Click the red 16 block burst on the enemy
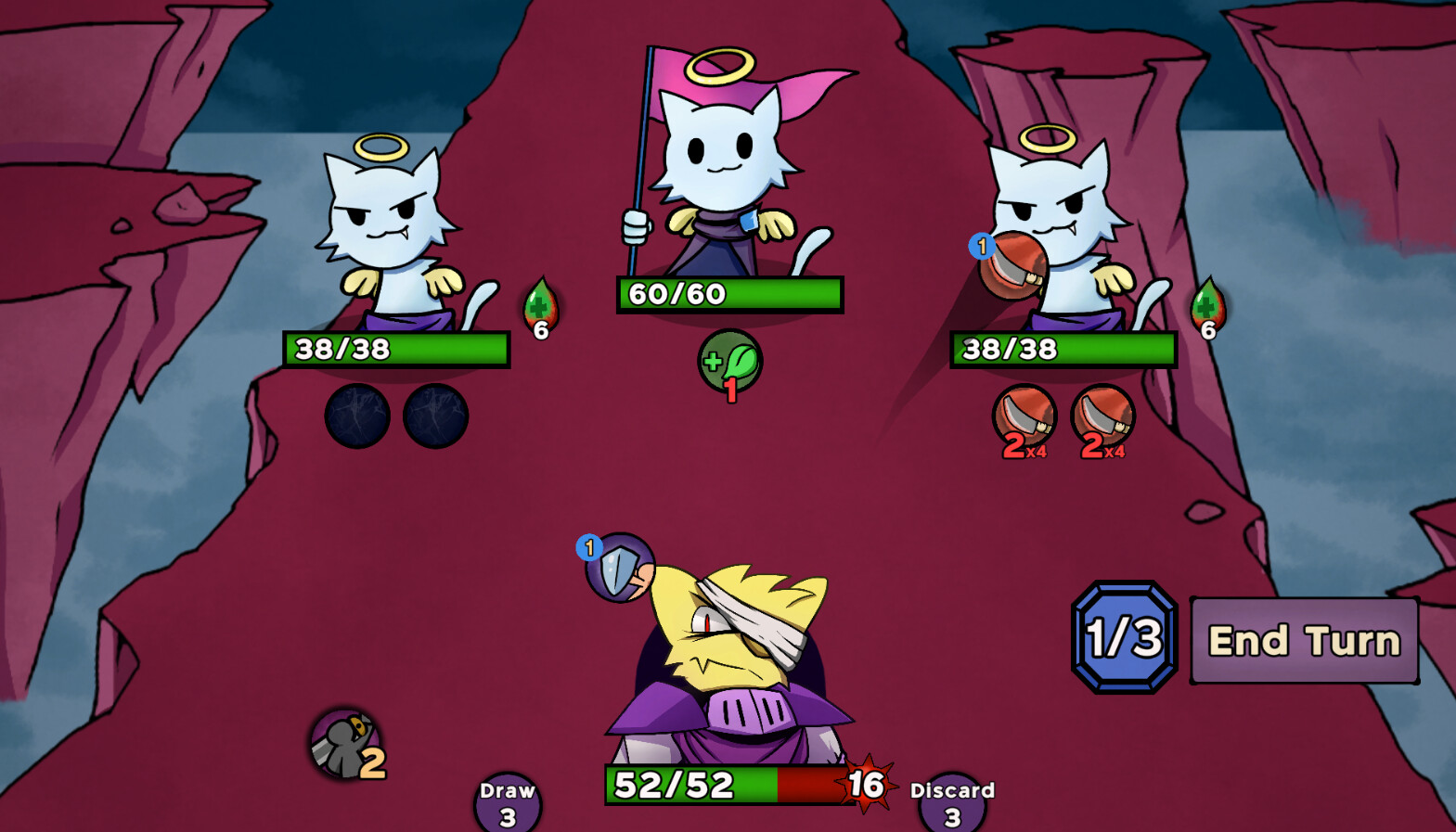1456x832 pixels. click(862, 785)
